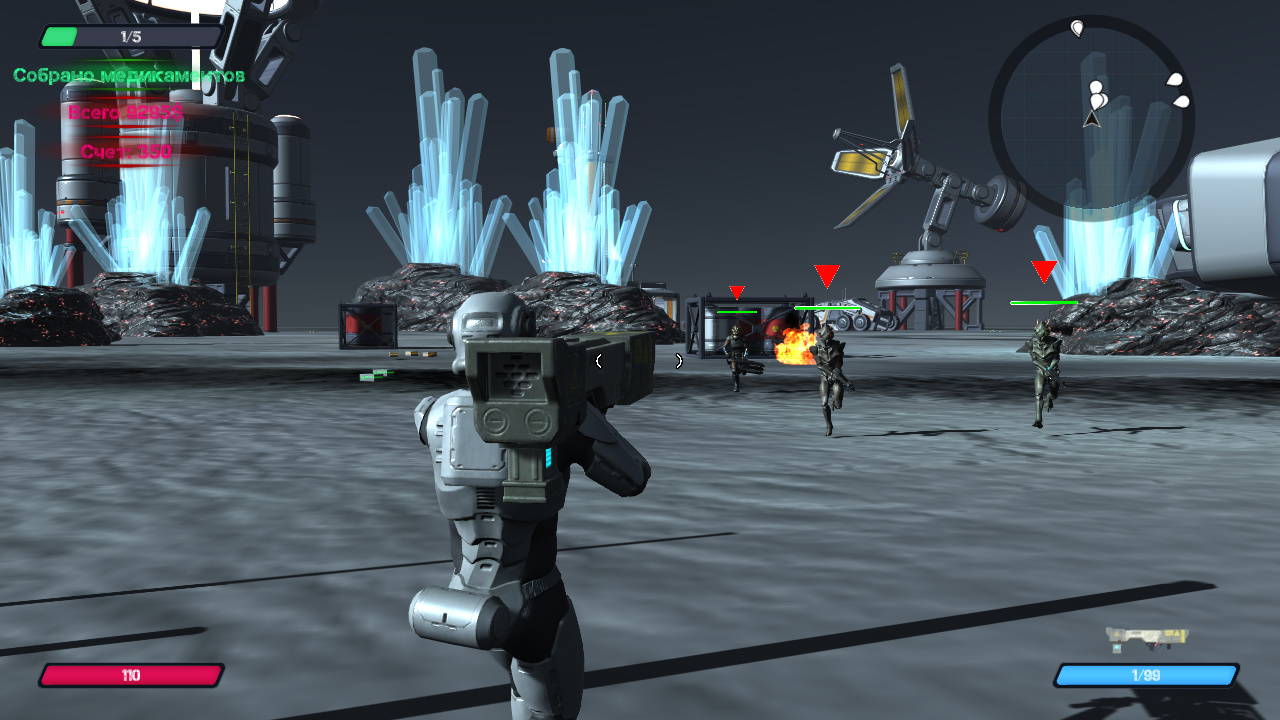This screenshot has width=1280, height=720.
Task: Click the red triangle above the rightmost enemy
Action: 1042,270
